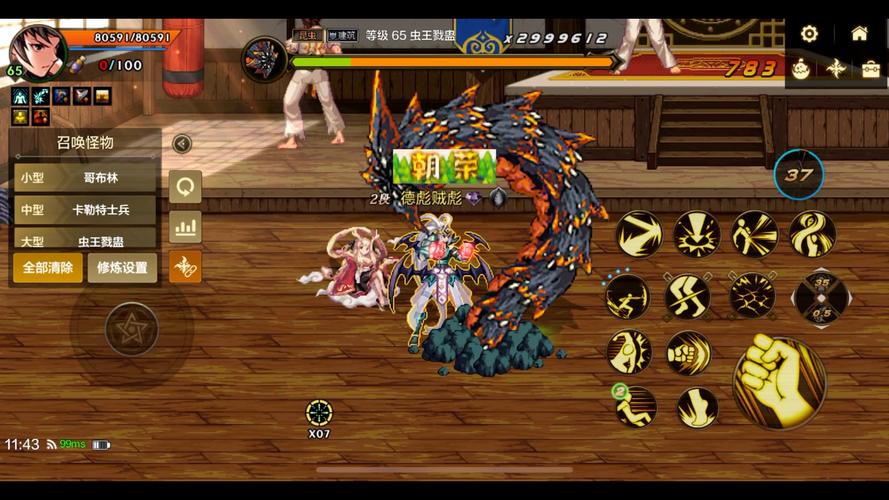Tap the player character portrait

click(38, 50)
